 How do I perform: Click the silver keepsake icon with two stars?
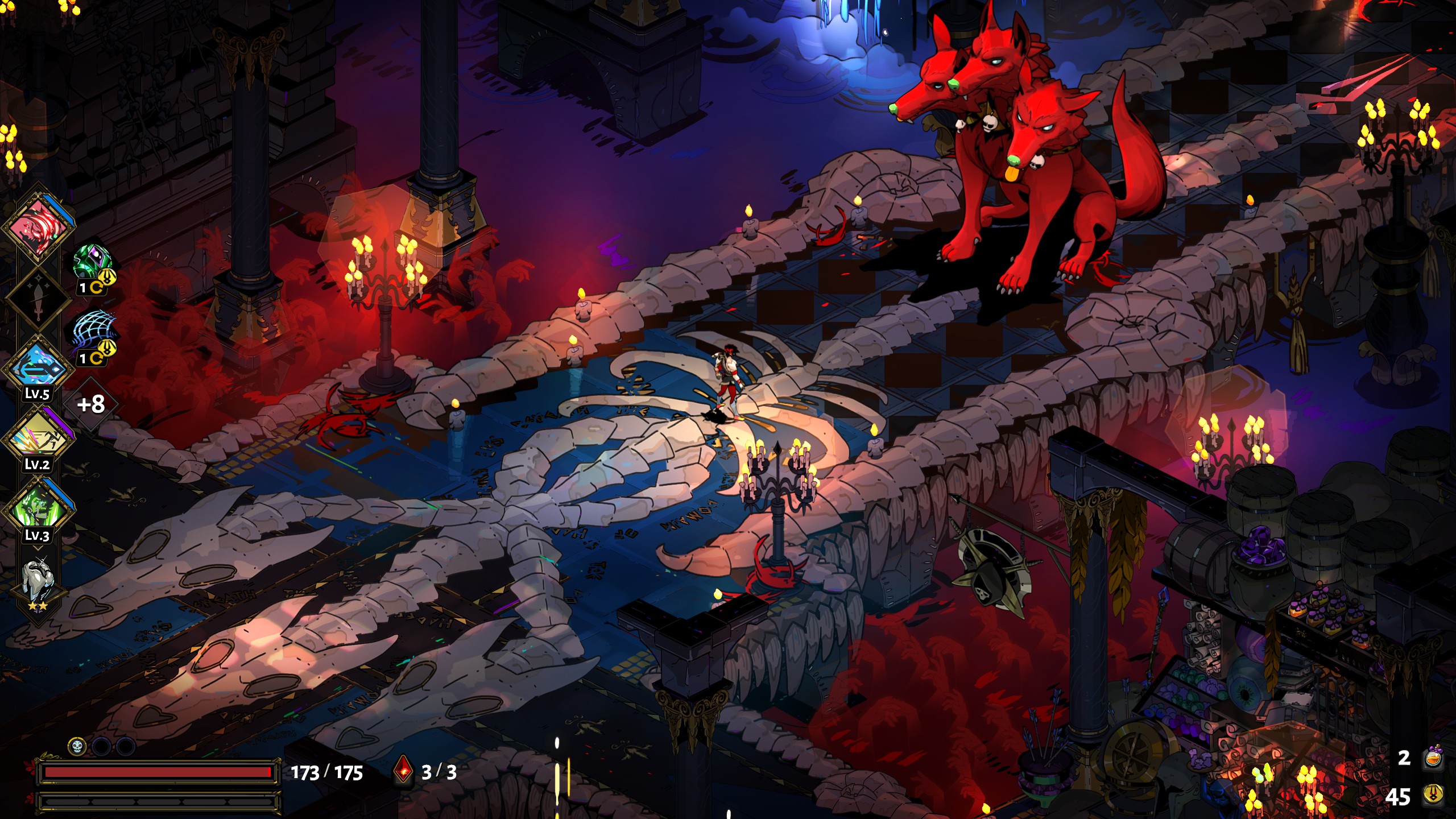[x=38, y=580]
